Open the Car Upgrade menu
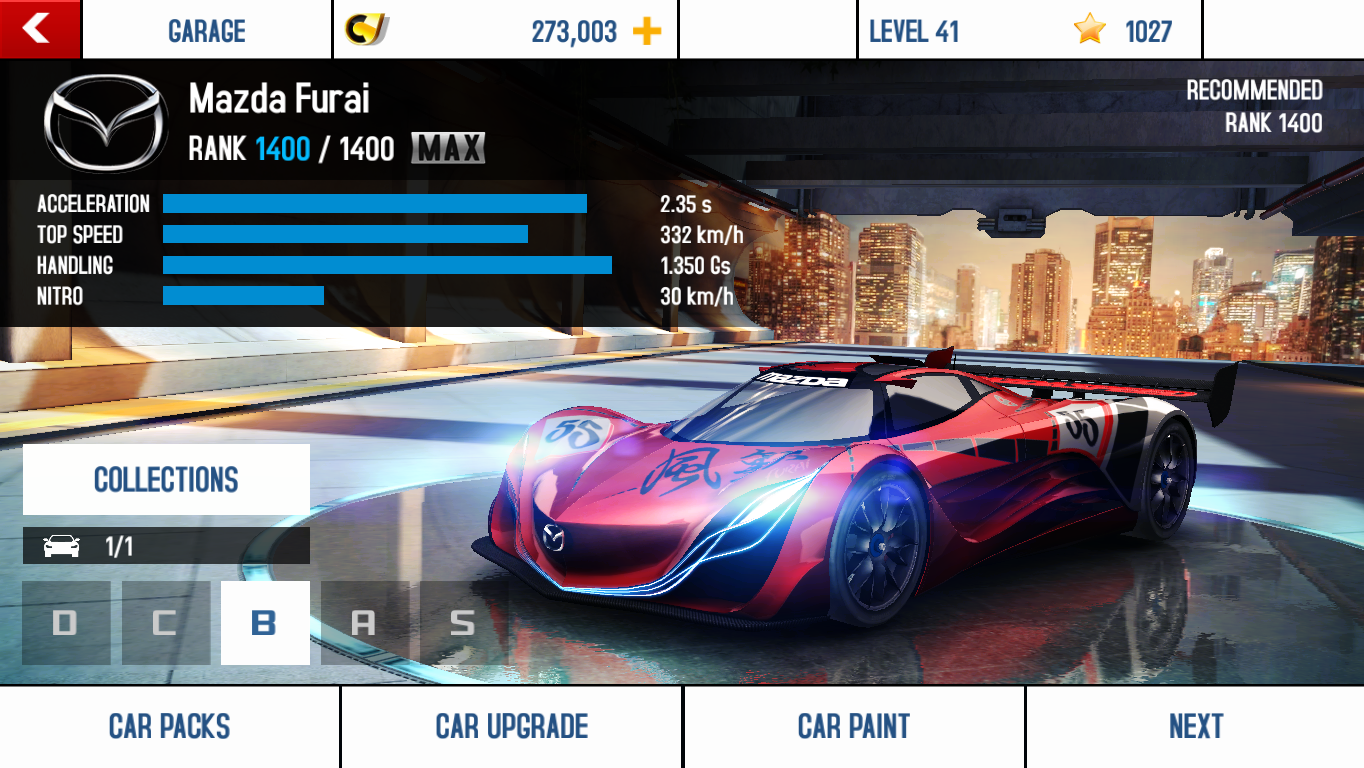Image resolution: width=1364 pixels, height=768 pixels. tap(511, 727)
